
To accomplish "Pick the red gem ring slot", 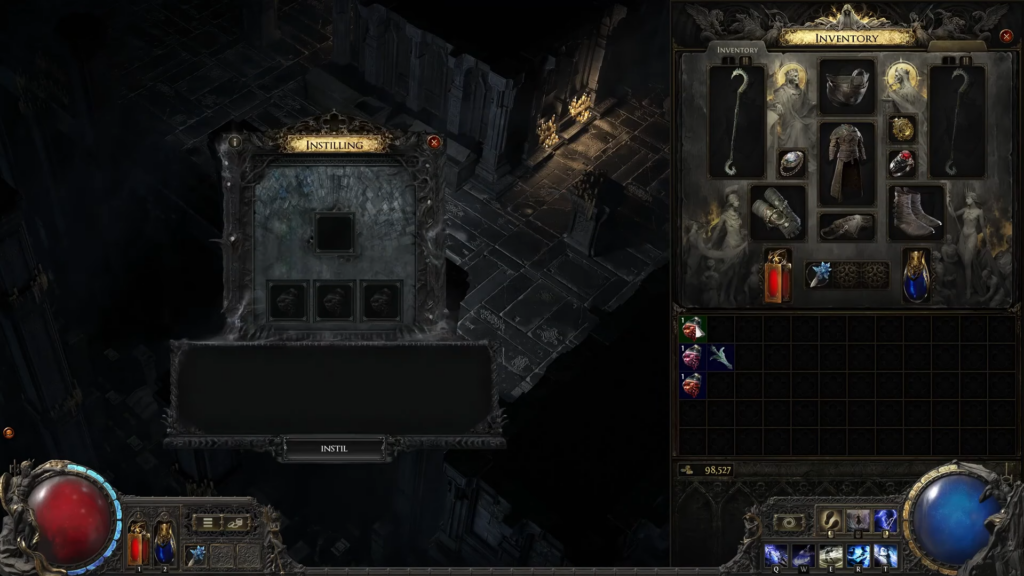I will click(x=903, y=164).
